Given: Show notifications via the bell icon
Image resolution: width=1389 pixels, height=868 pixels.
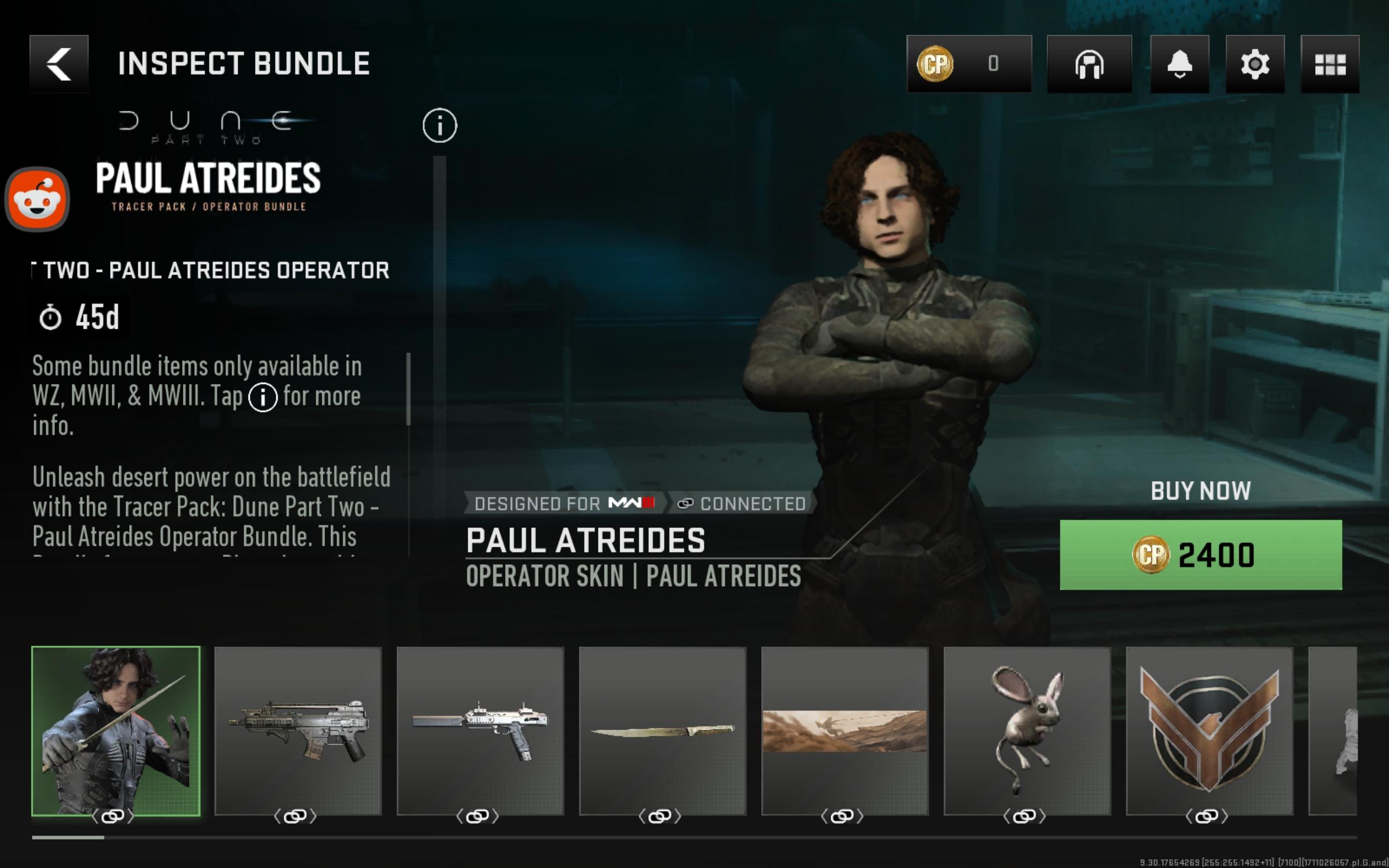Looking at the screenshot, I should (x=1179, y=63).
